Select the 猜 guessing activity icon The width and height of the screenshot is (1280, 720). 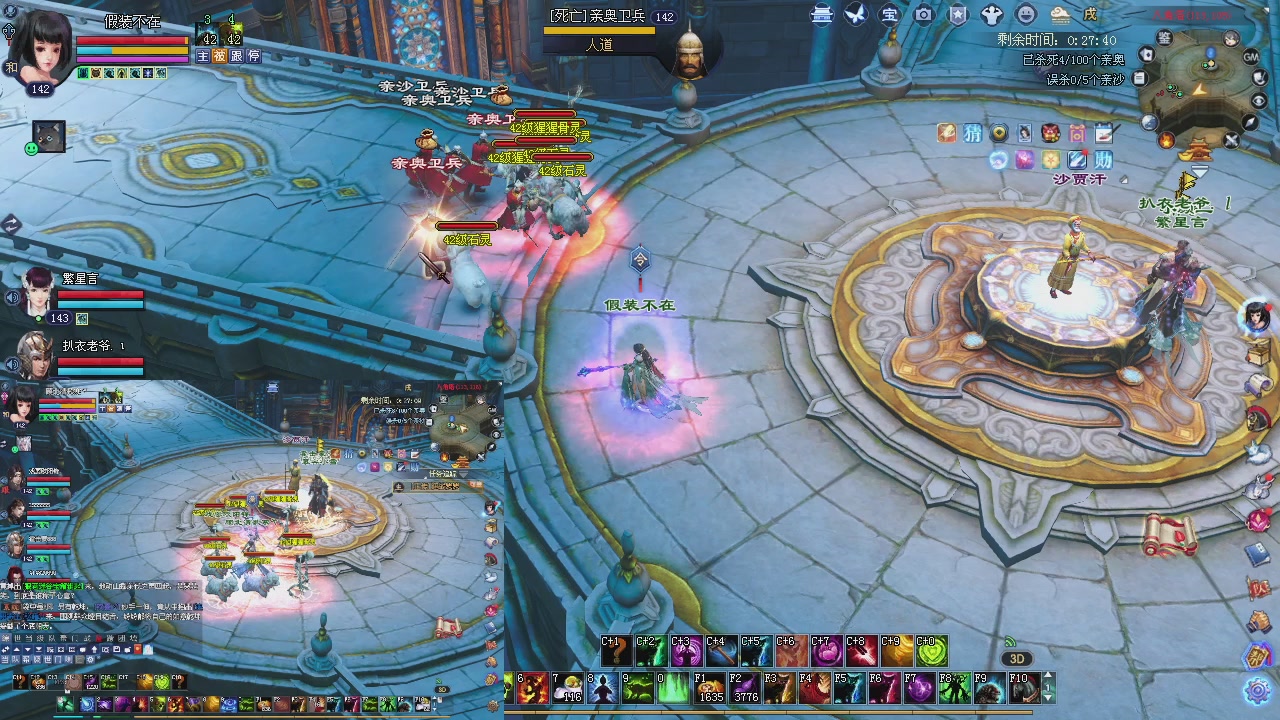[x=972, y=133]
